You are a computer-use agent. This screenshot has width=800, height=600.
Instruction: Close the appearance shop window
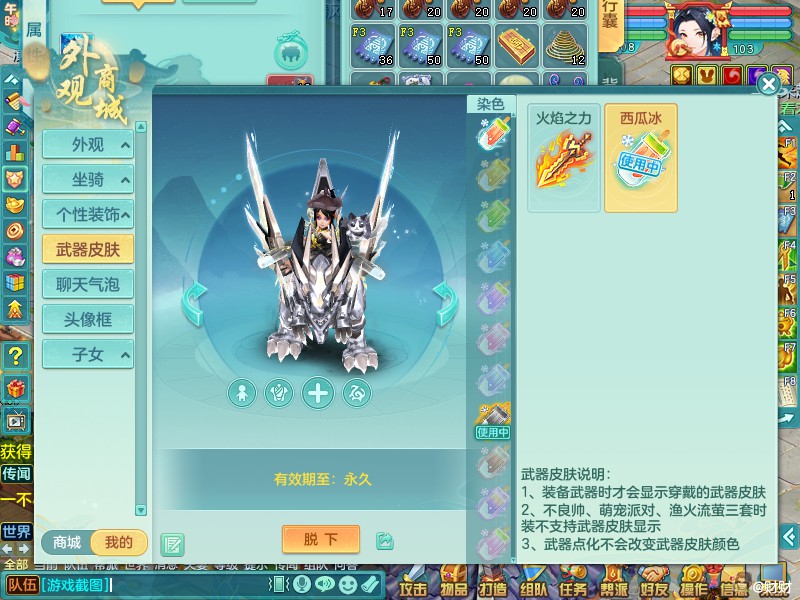[x=768, y=84]
